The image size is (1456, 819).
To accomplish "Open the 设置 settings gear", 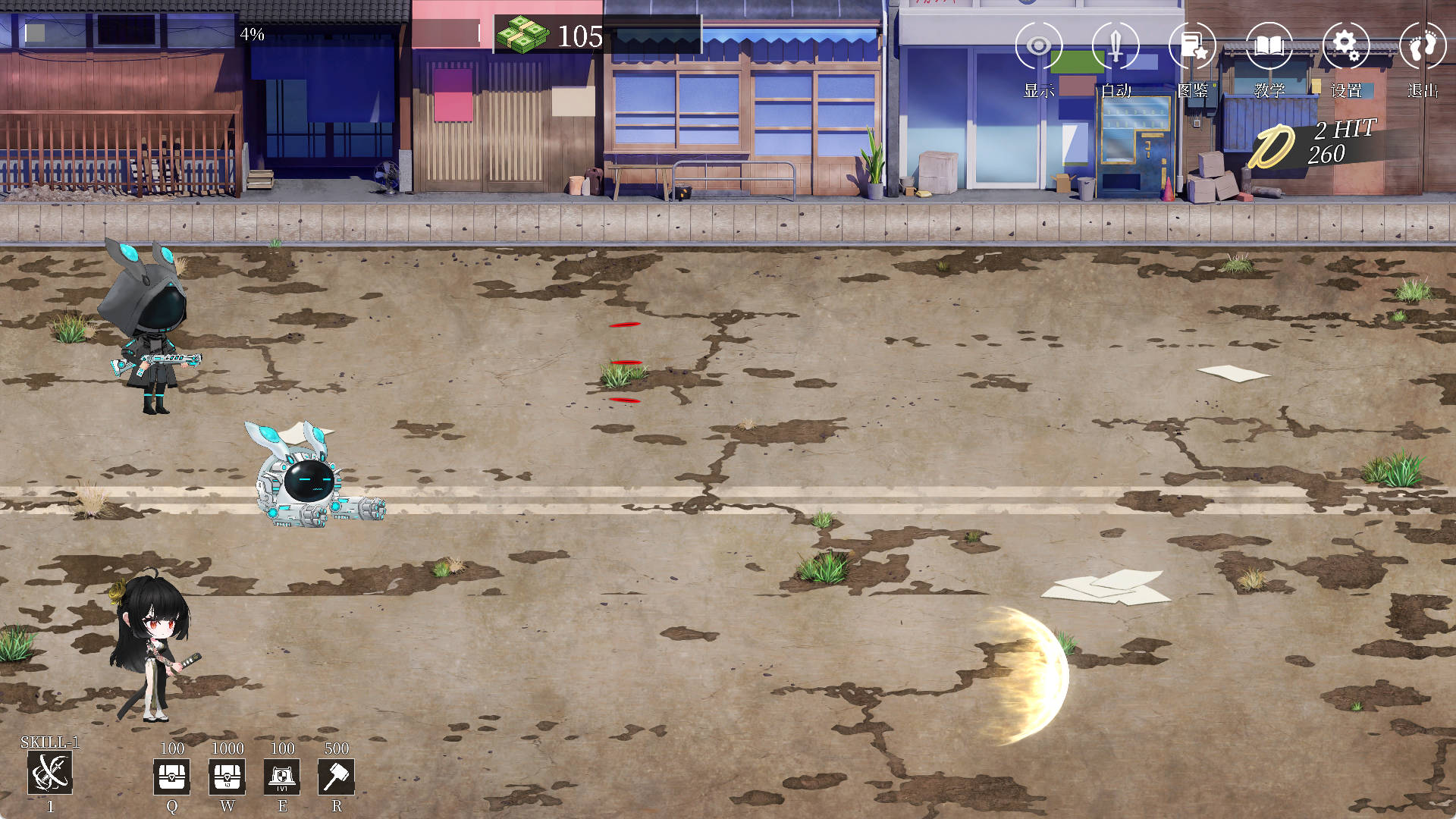I will [x=1345, y=47].
